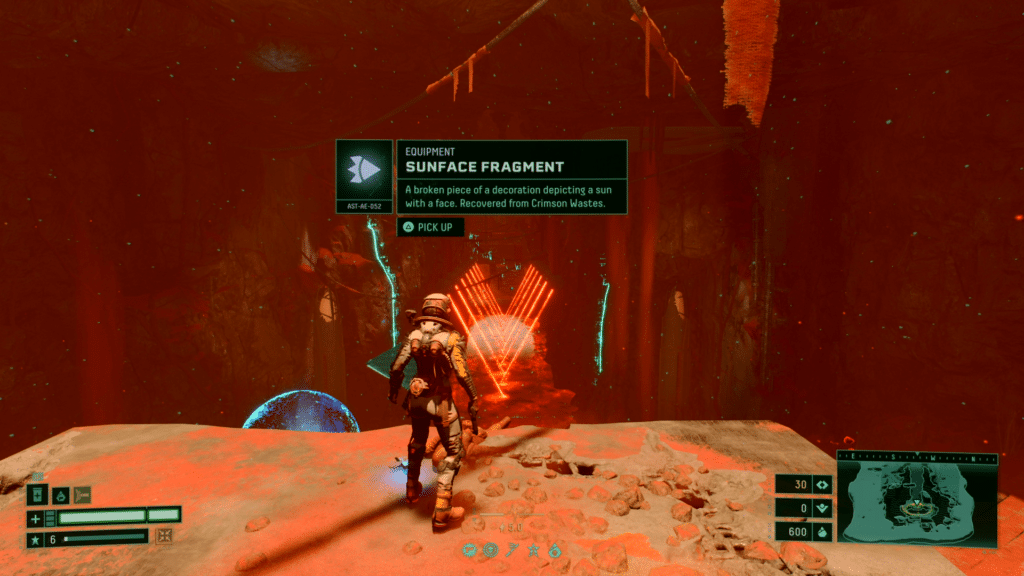This screenshot has width=1024, height=576.
Task: Use the green canister consumable slot
Action: [37, 494]
